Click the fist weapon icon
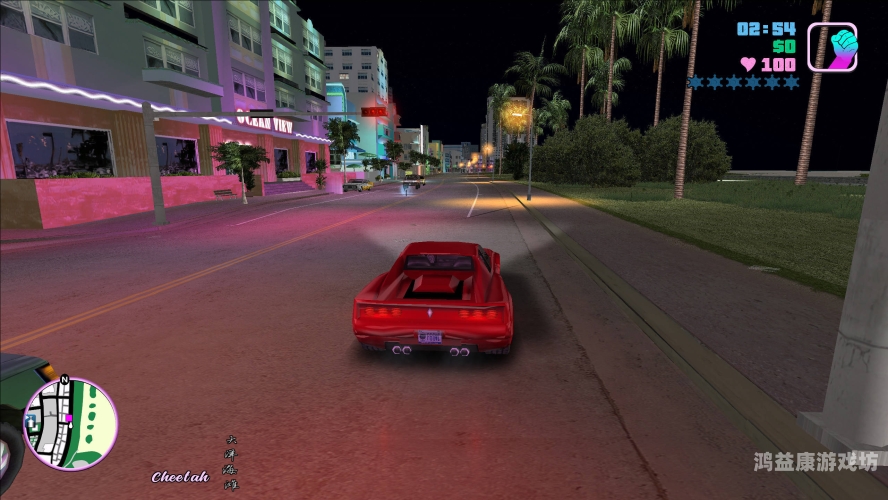The width and height of the screenshot is (888, 500). click(x=832, y=47)
